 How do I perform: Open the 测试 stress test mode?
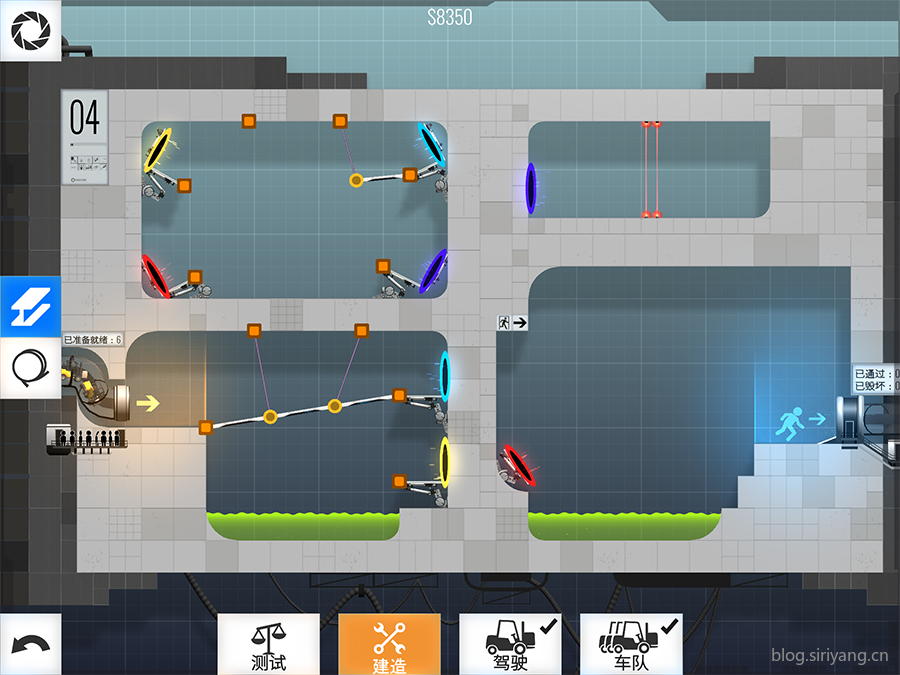tap(268, 644)
